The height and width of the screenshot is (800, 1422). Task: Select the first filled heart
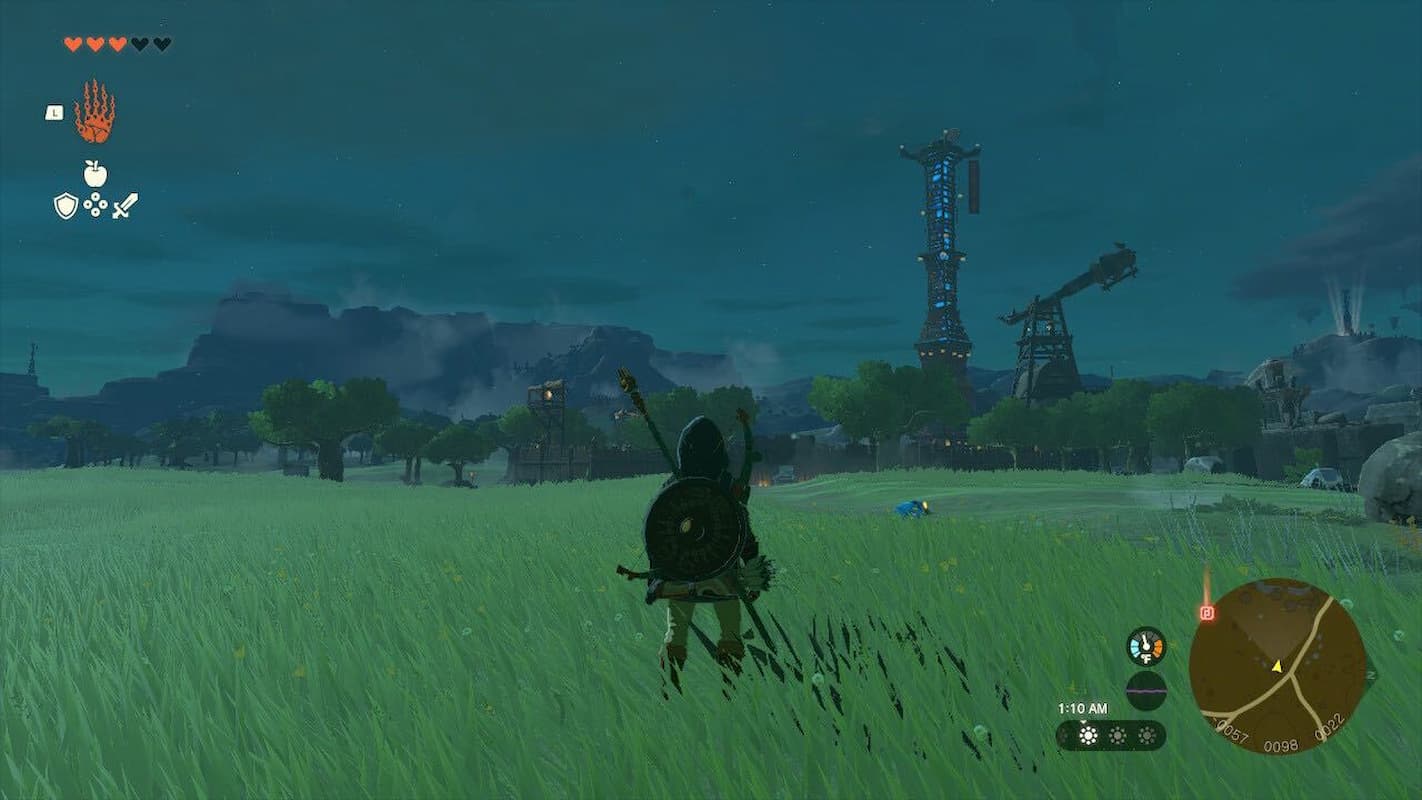[x=72, y=44]
